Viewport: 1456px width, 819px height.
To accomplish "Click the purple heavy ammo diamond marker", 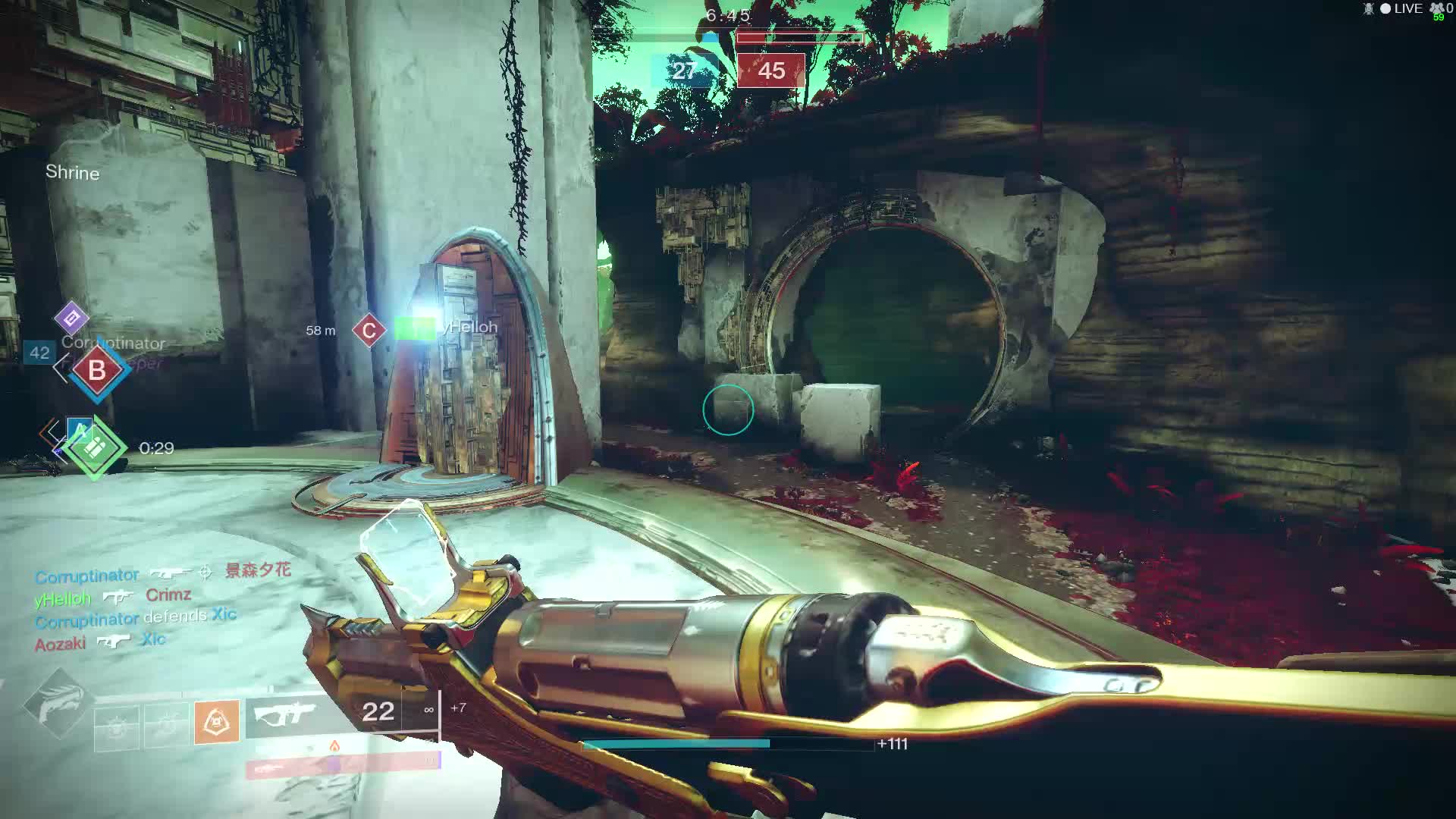I will coord(71,318).
